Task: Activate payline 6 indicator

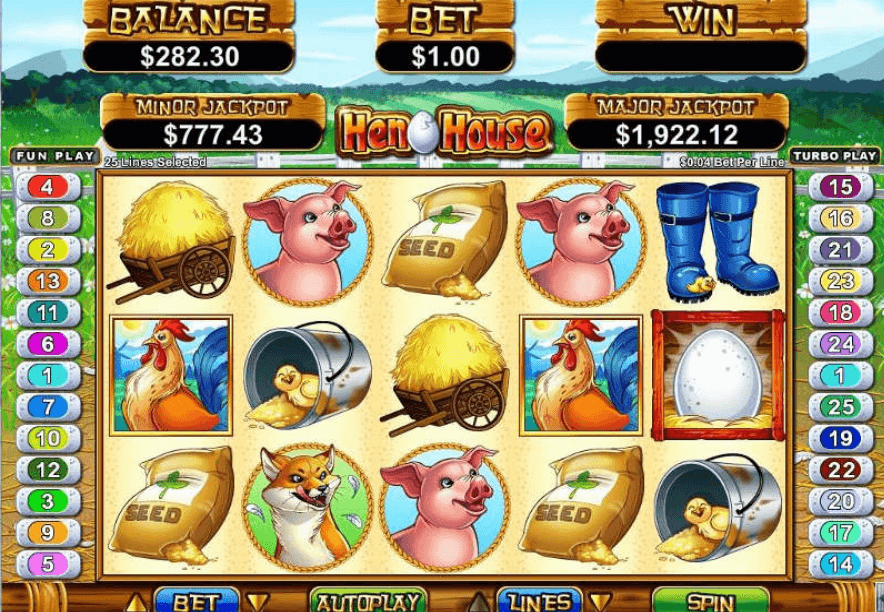Action: coord(47,344)
